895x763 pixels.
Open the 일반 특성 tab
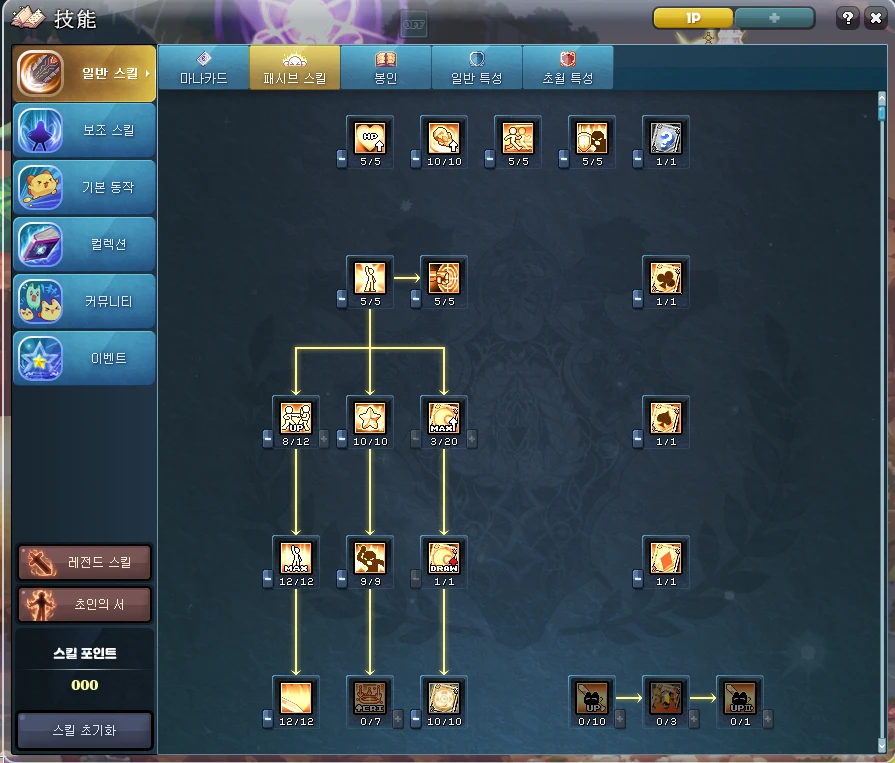pyautogui.click(x=476, y=68)
